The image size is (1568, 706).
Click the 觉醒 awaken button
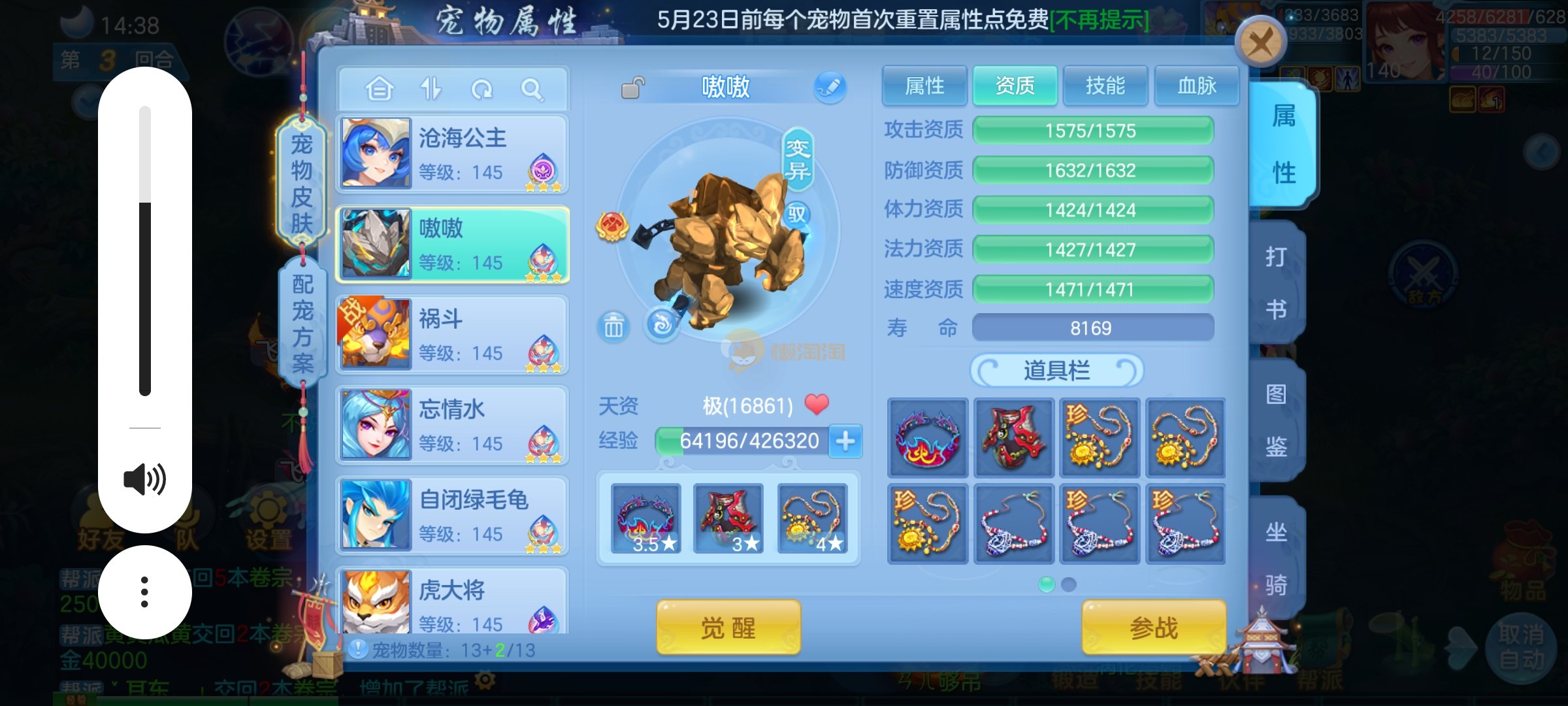pyautogui.click(x=728, y=628)
